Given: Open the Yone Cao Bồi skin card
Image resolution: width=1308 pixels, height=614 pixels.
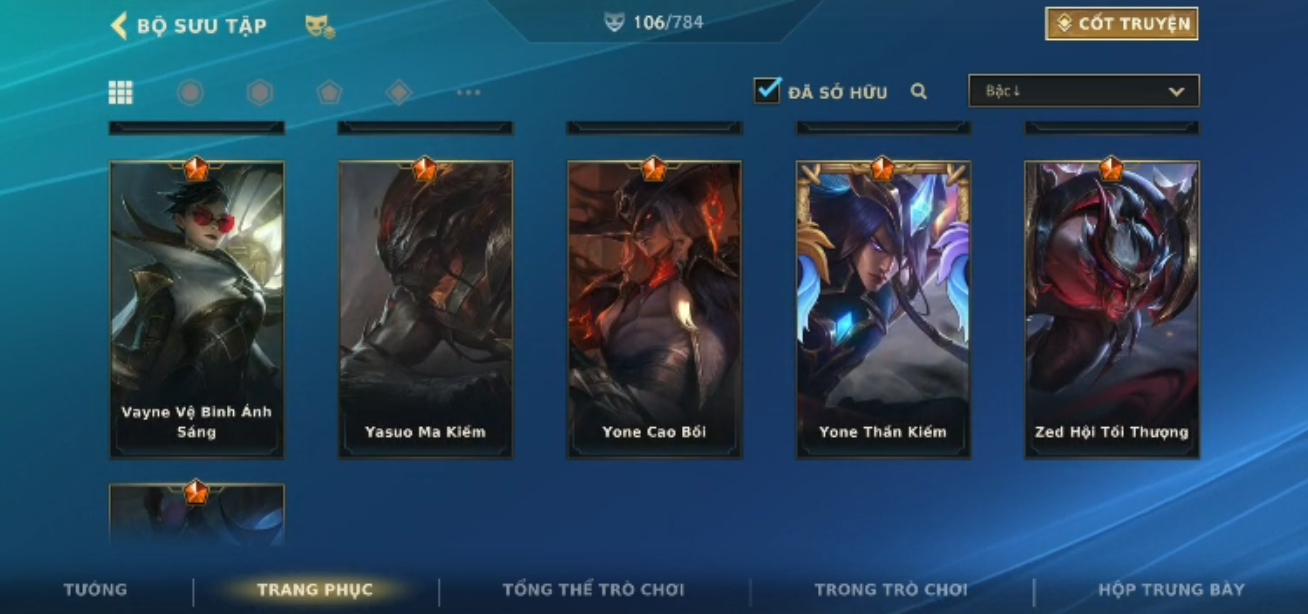Looking at the screenshot, I should tap(654, 310).
